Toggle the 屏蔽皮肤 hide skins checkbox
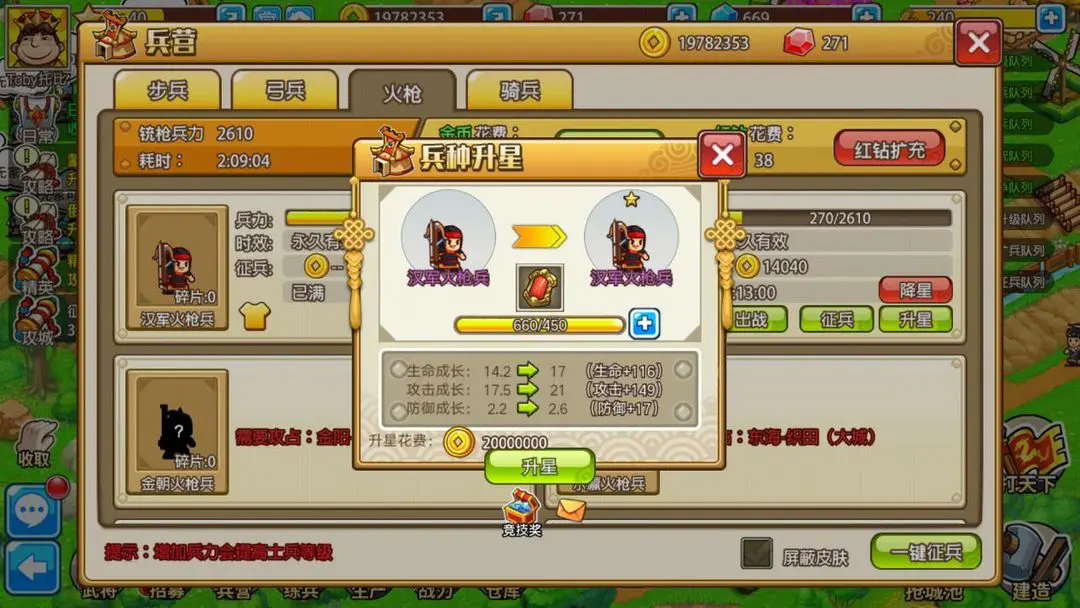Viewport: 1080px width, 608px height. pyautogui.click(x=756, y=553)
